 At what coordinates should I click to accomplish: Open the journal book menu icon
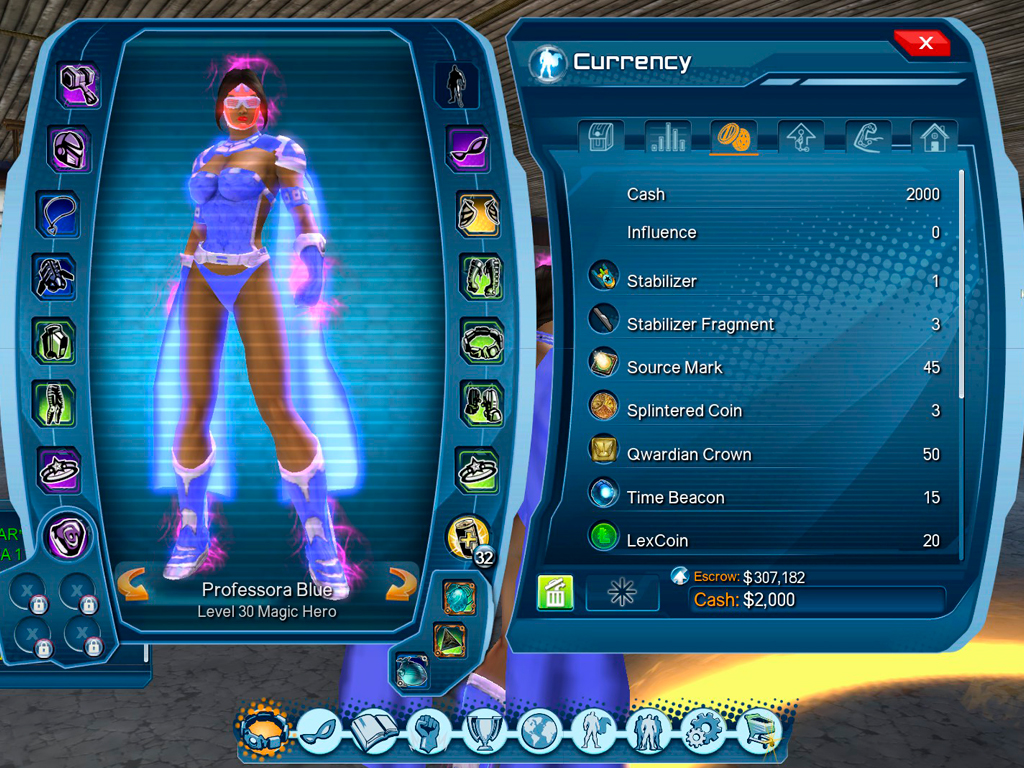click(x=374, y=732)
